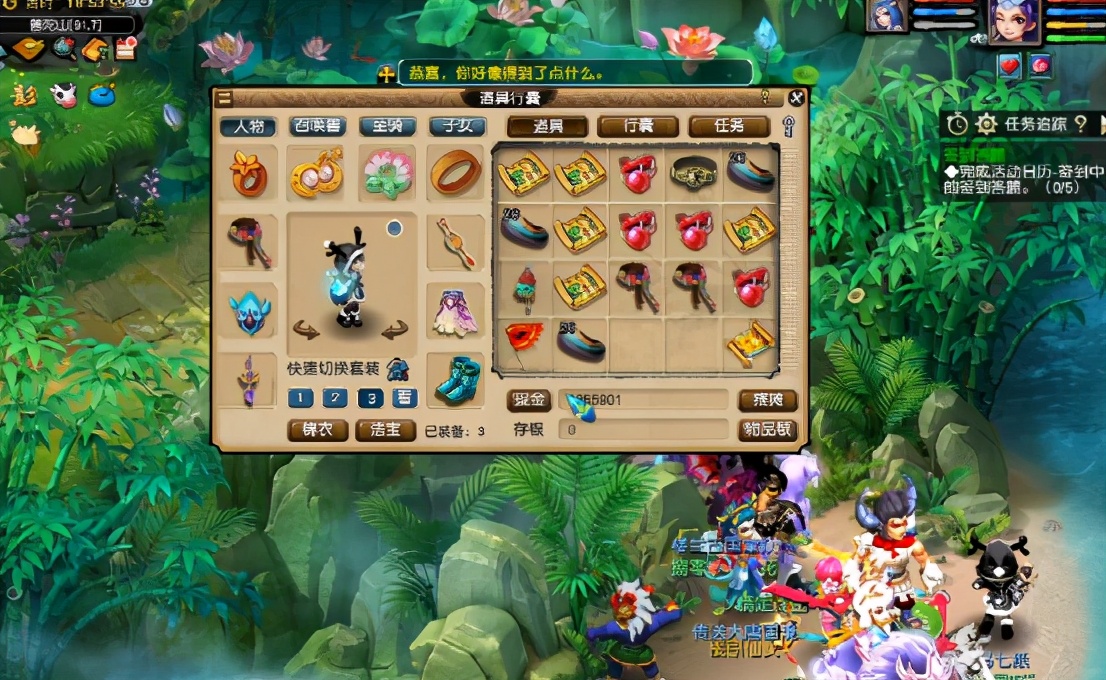
Task: Open the 子女 tab
Action: point(457,127)
